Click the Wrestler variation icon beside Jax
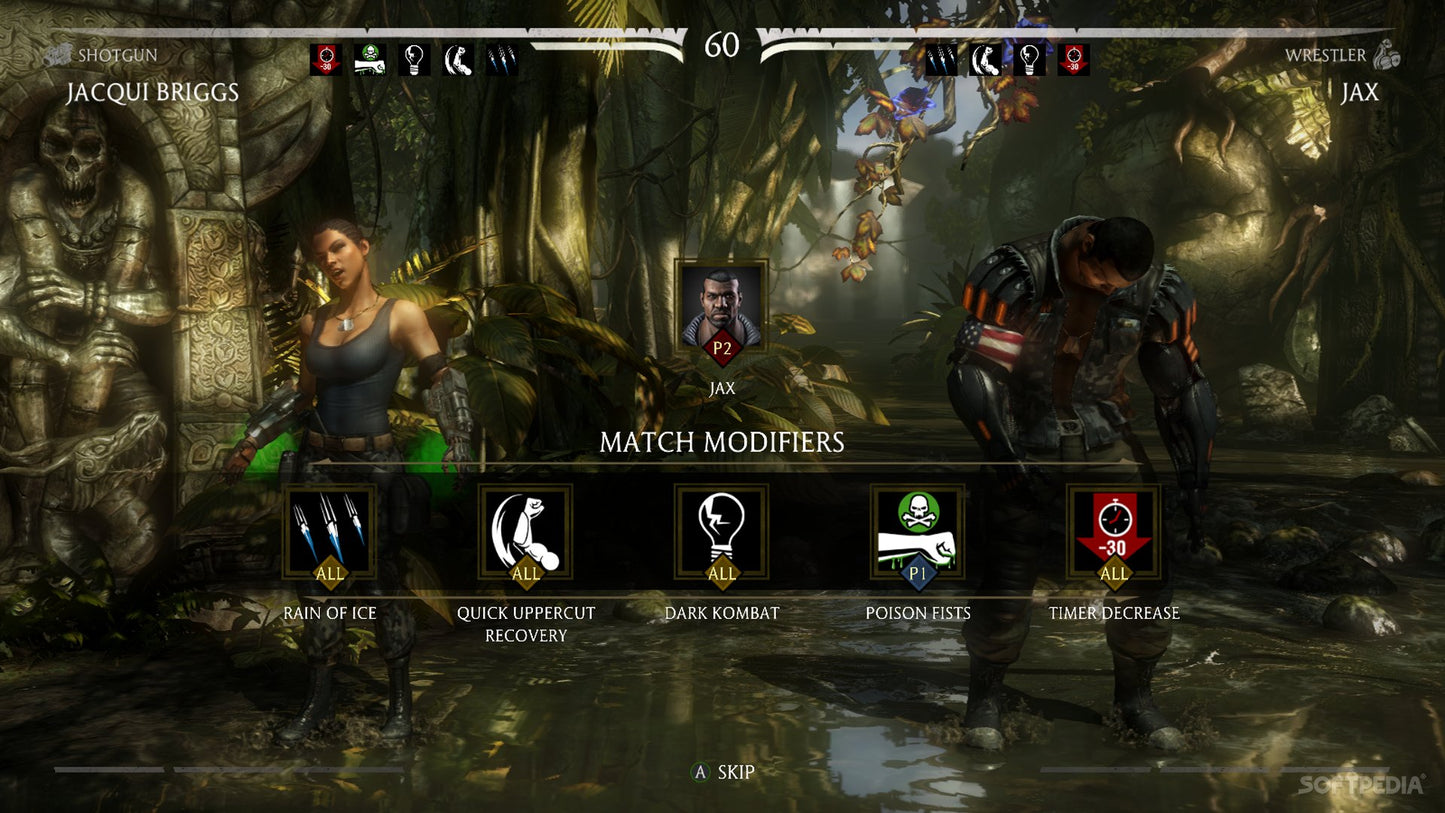1445x813 pixels. tap(1388, 55)
